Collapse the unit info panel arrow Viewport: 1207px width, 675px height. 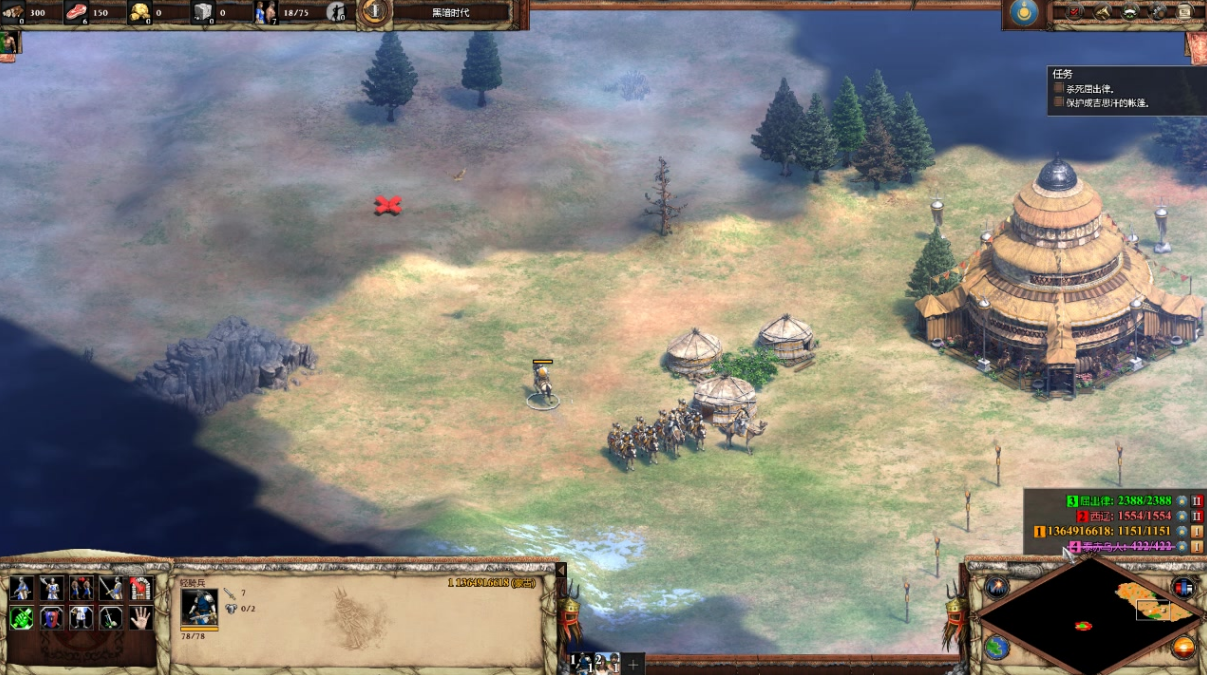(561, 570)
